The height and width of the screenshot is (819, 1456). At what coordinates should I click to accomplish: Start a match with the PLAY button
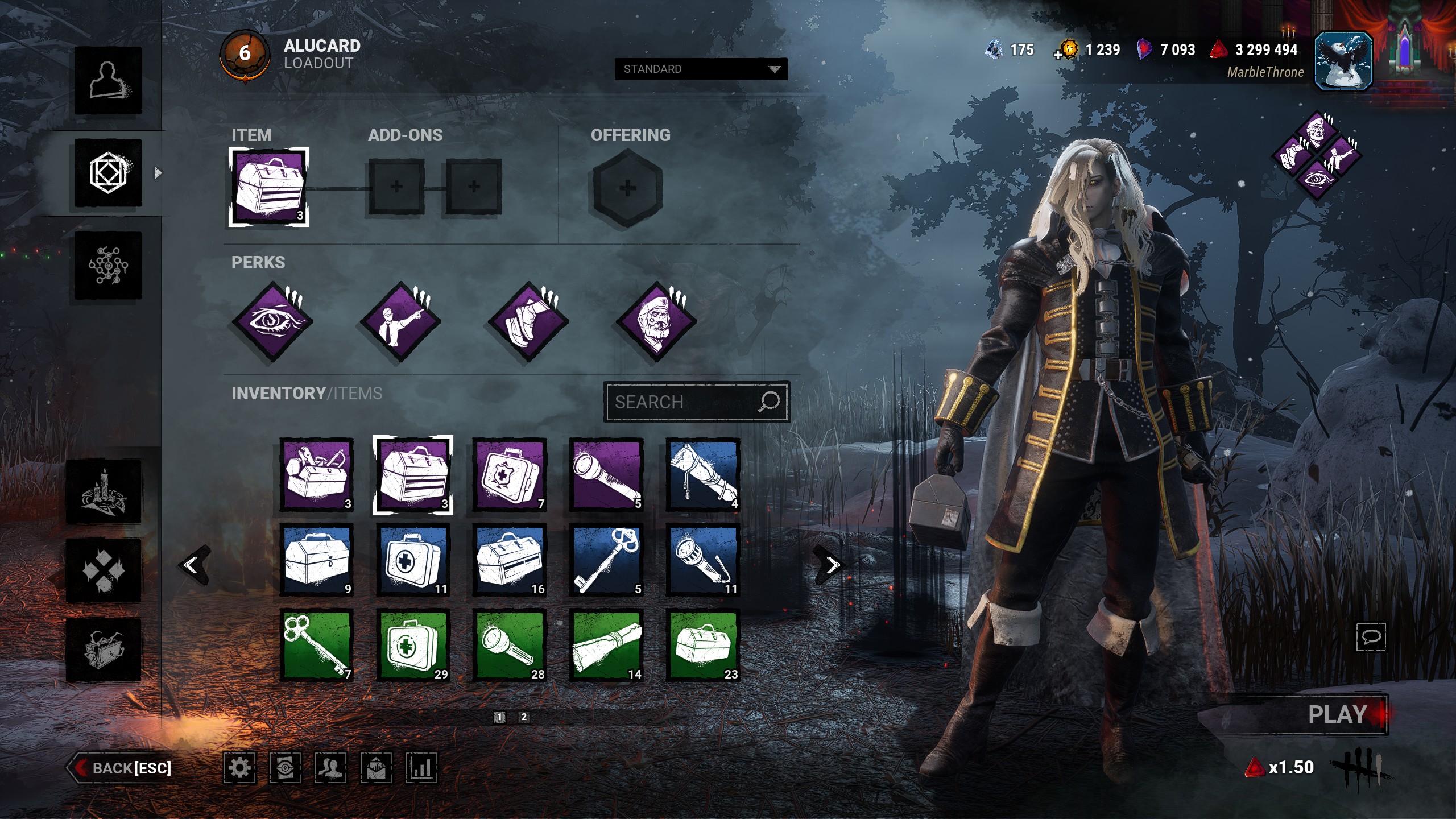pos(1337,714)
